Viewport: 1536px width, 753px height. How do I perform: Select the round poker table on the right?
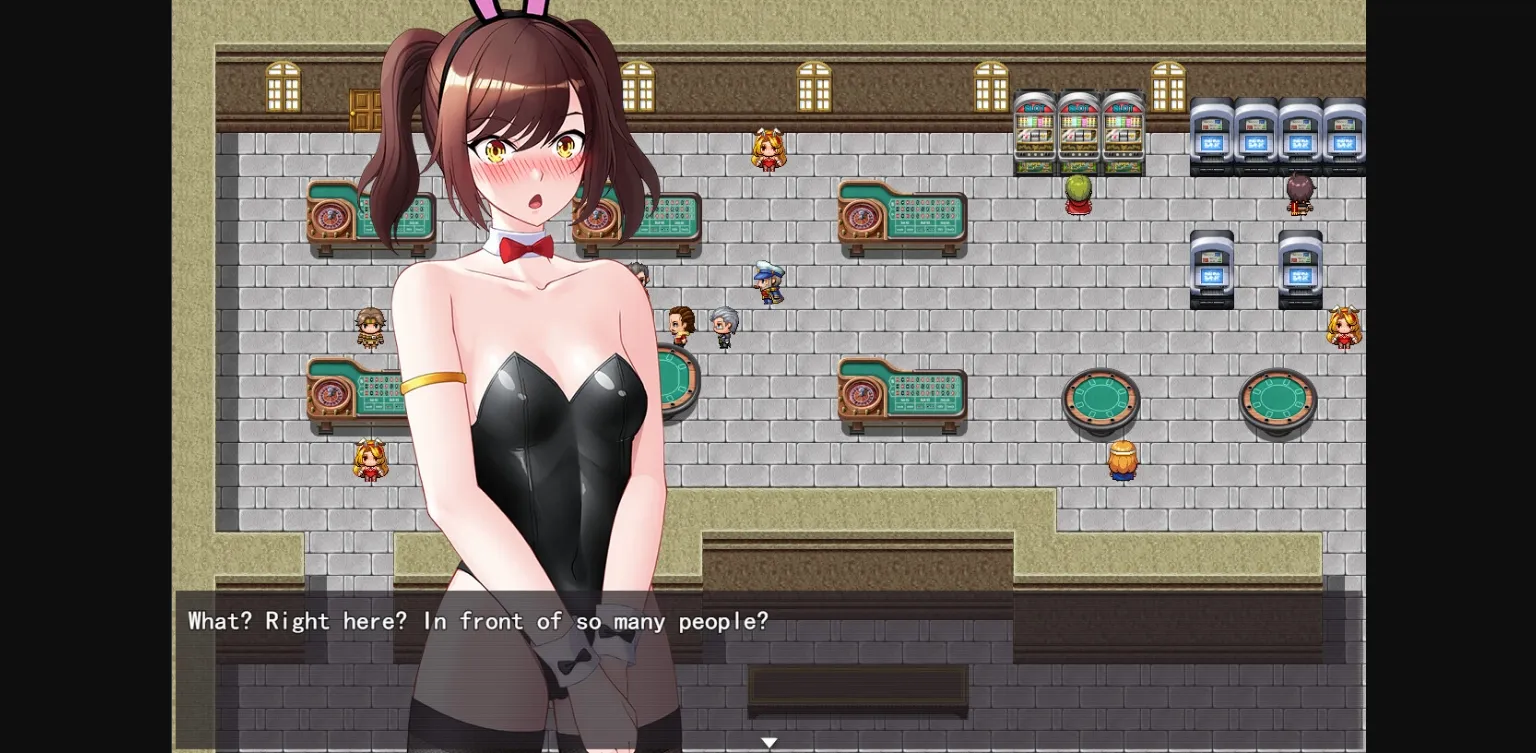(x=1100, y=398)
